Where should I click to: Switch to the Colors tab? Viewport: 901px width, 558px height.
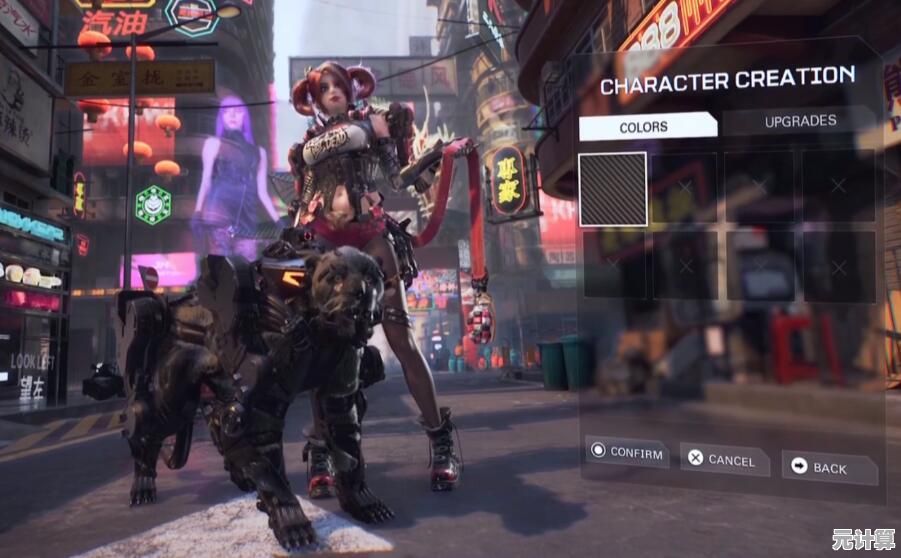click(645, 127)
